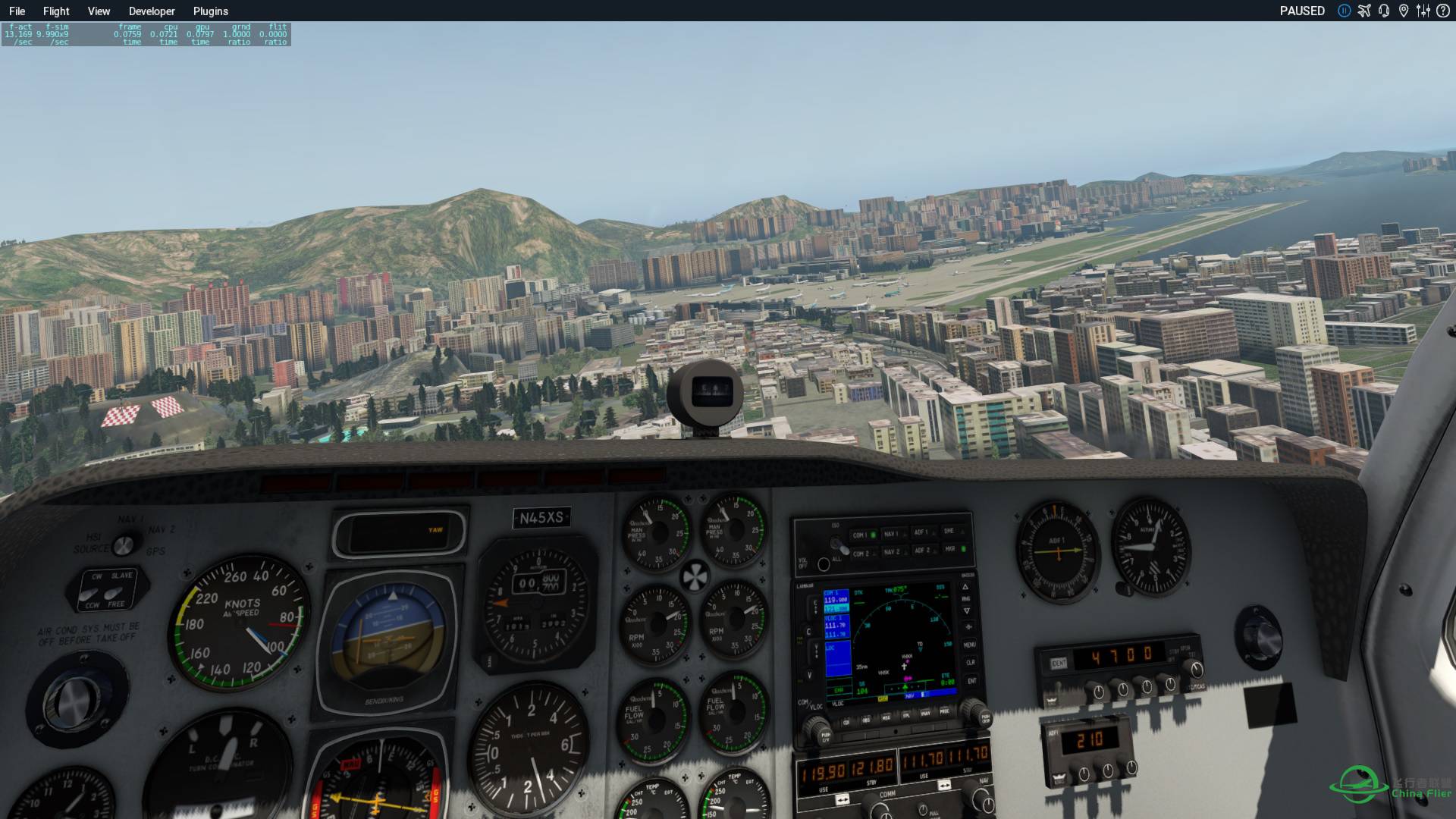Open the map with the location pin icon

click(1404, 11)
